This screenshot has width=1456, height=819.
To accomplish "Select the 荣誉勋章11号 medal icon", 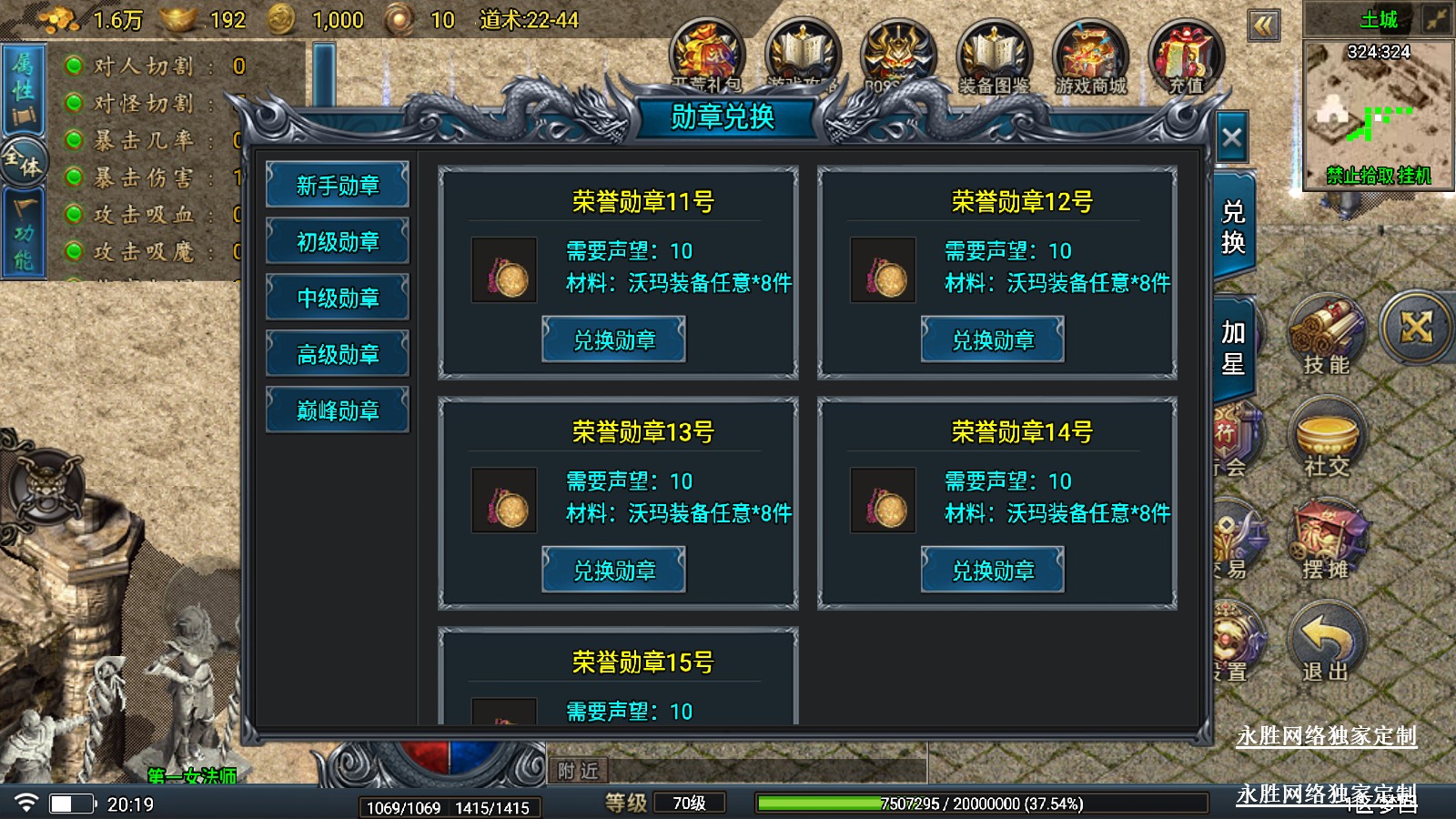I will coord(504,270).
